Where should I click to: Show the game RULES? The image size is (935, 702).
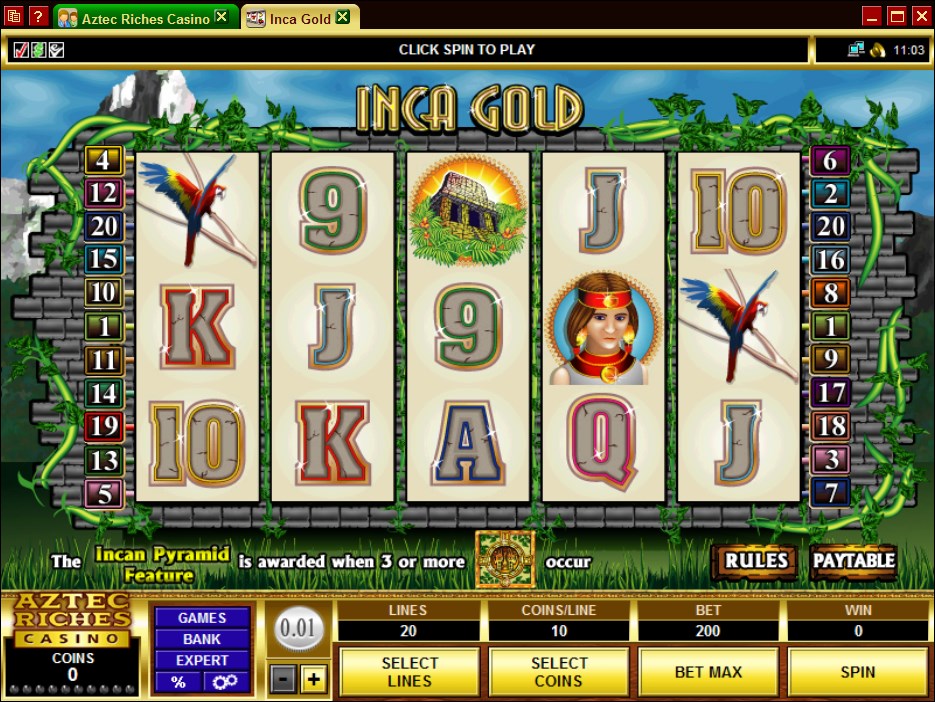(x=756, y=561)
